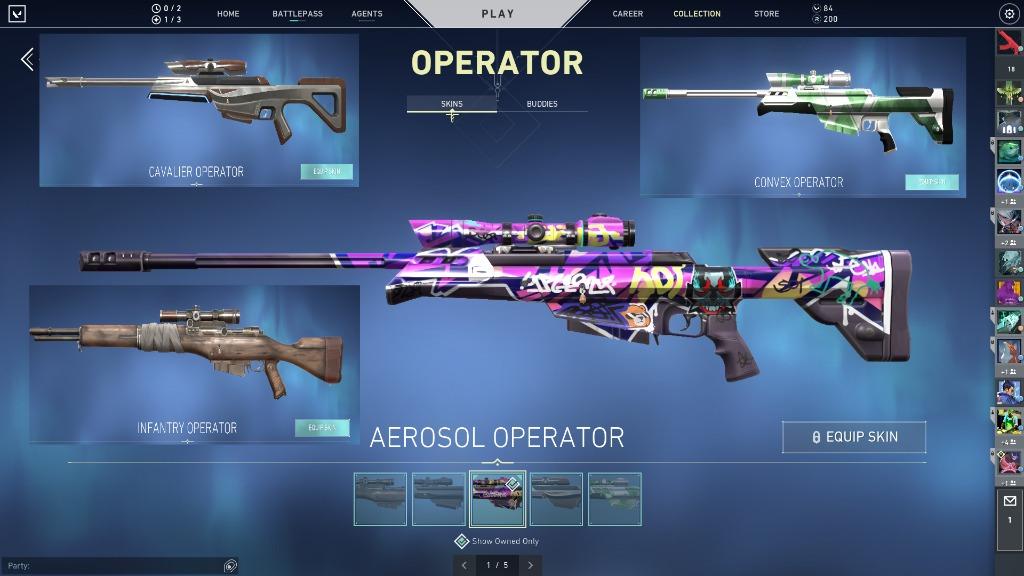Go back with the left arrow

tap(27, 59)
